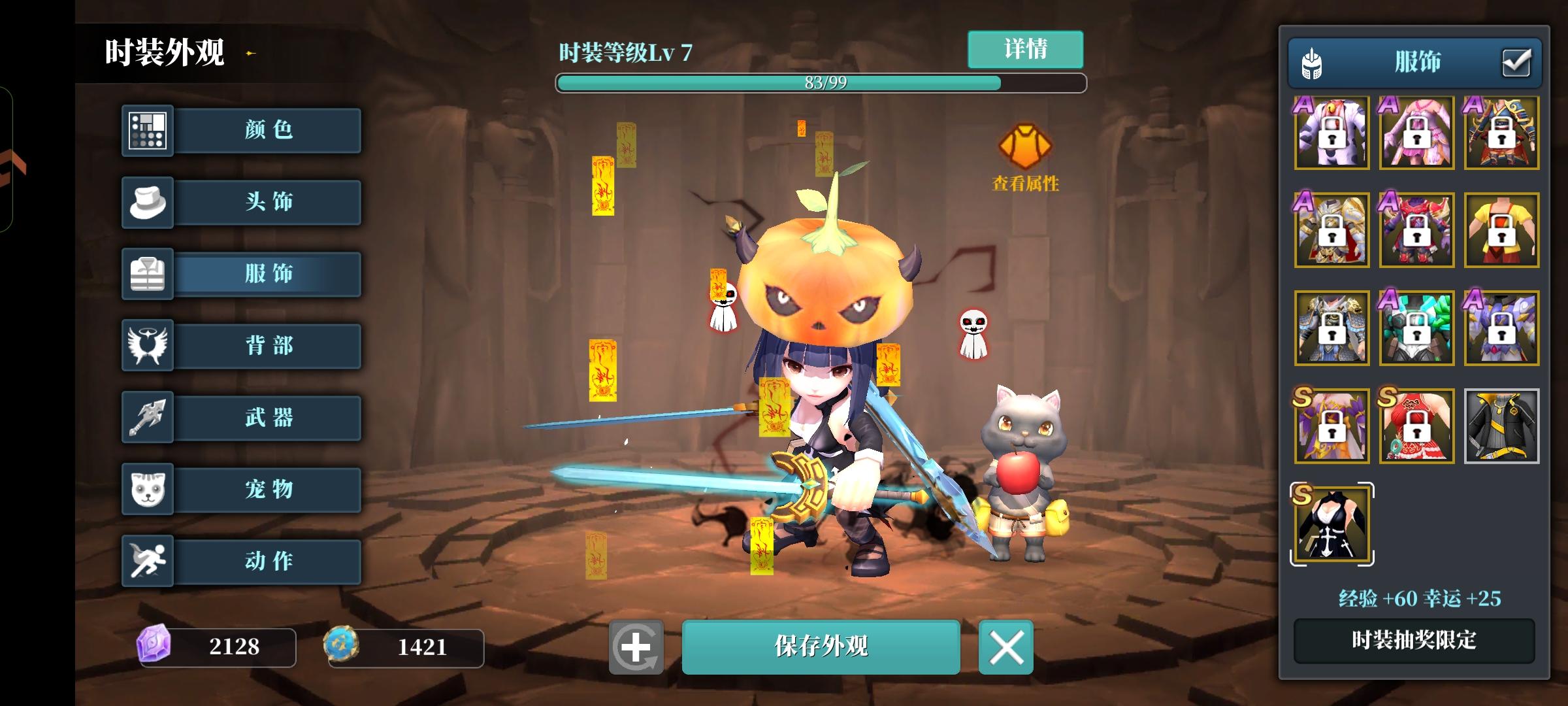Open the 头饰 (headwear) category icon
1568x706 pixels.
148,202
